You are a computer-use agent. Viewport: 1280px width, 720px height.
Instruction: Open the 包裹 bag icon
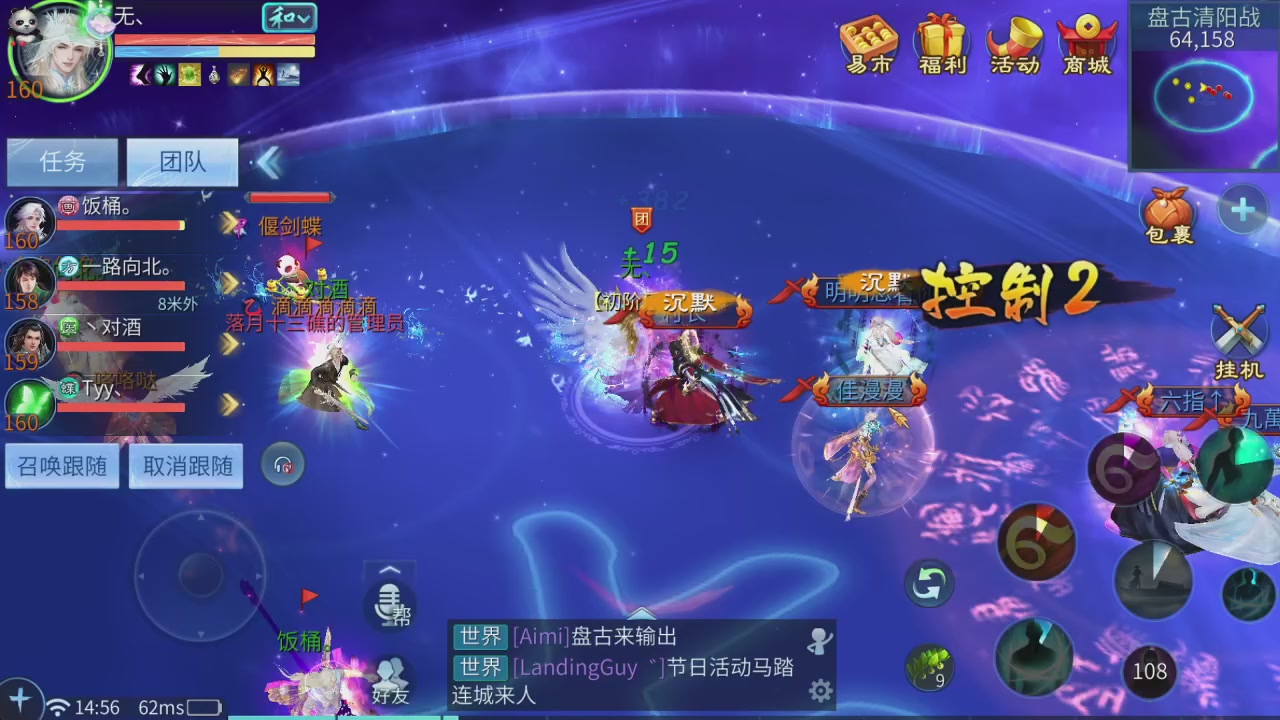1166,213
